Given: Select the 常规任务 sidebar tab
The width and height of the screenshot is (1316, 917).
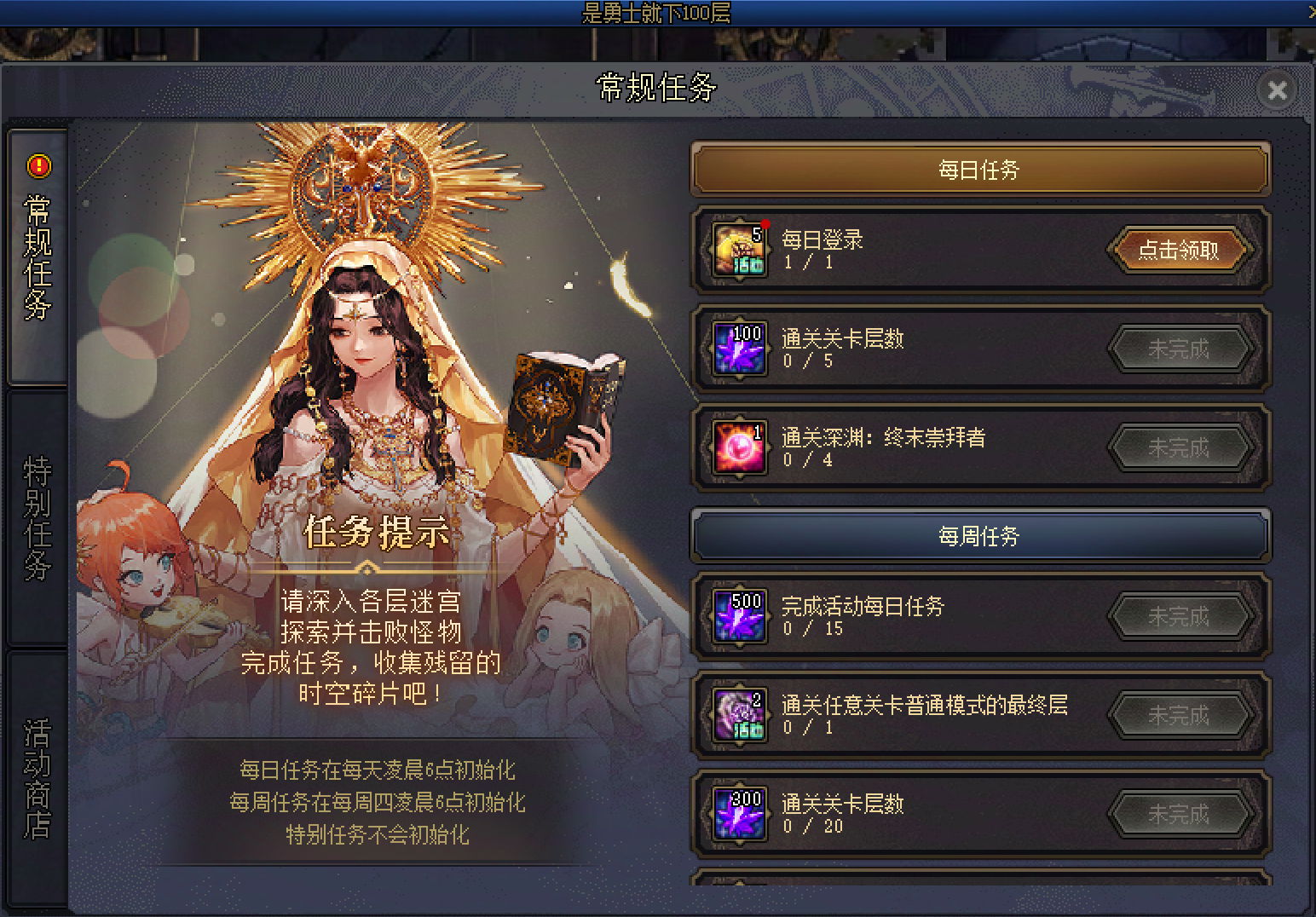Looking at the screenshot, I should point(36,256).
